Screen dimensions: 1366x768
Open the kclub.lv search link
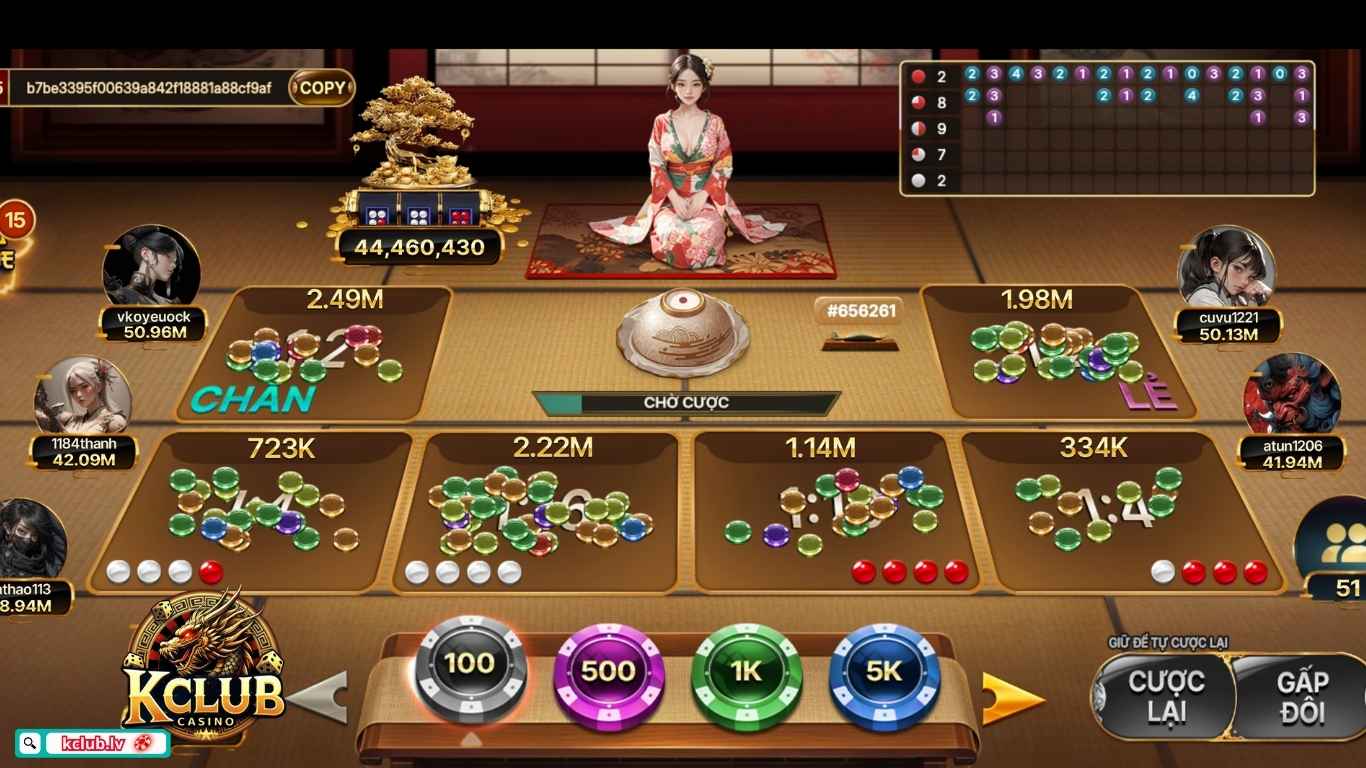[x=92, y=743]
